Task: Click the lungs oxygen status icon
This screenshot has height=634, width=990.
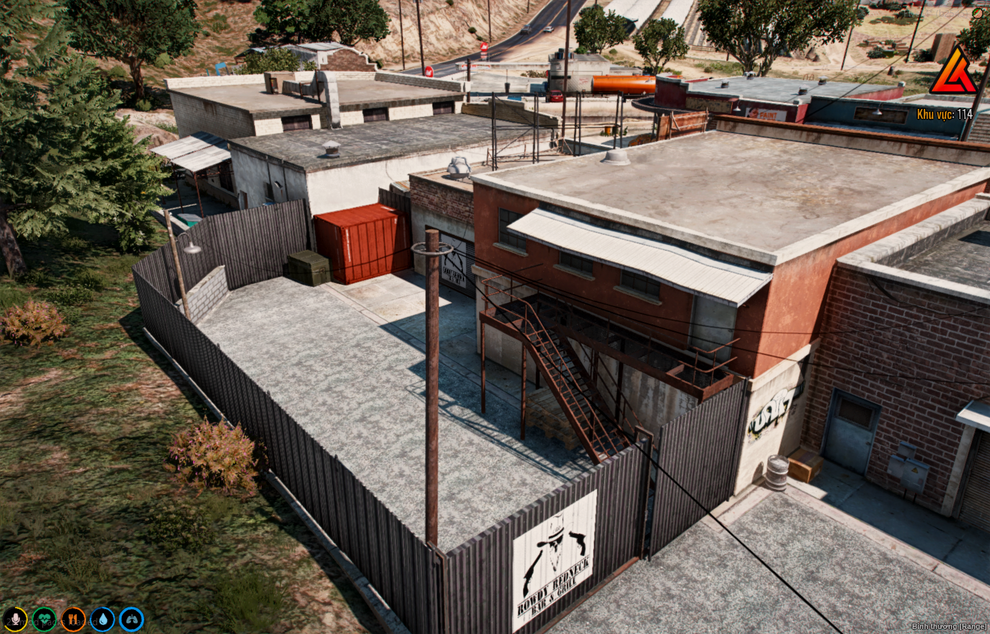Action: click(131, 619)
